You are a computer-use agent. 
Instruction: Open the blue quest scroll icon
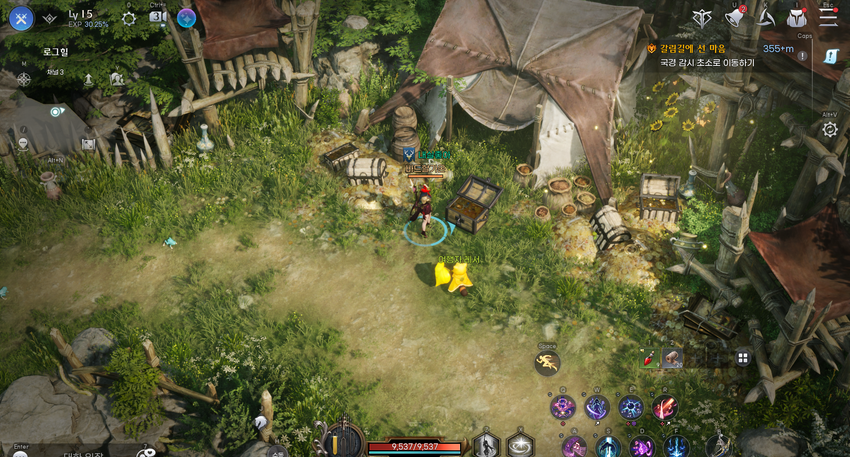[x=830, y=60]
